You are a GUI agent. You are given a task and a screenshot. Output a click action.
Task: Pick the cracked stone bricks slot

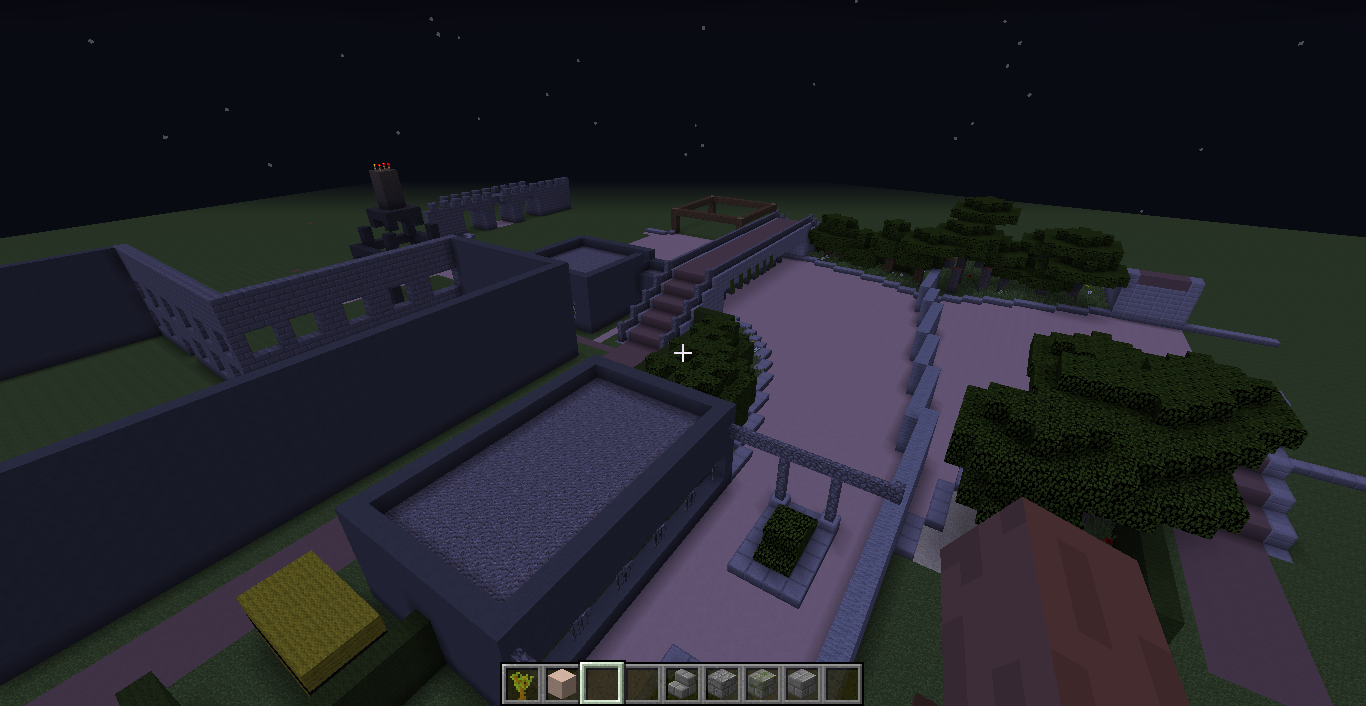(x=721, y=684)
